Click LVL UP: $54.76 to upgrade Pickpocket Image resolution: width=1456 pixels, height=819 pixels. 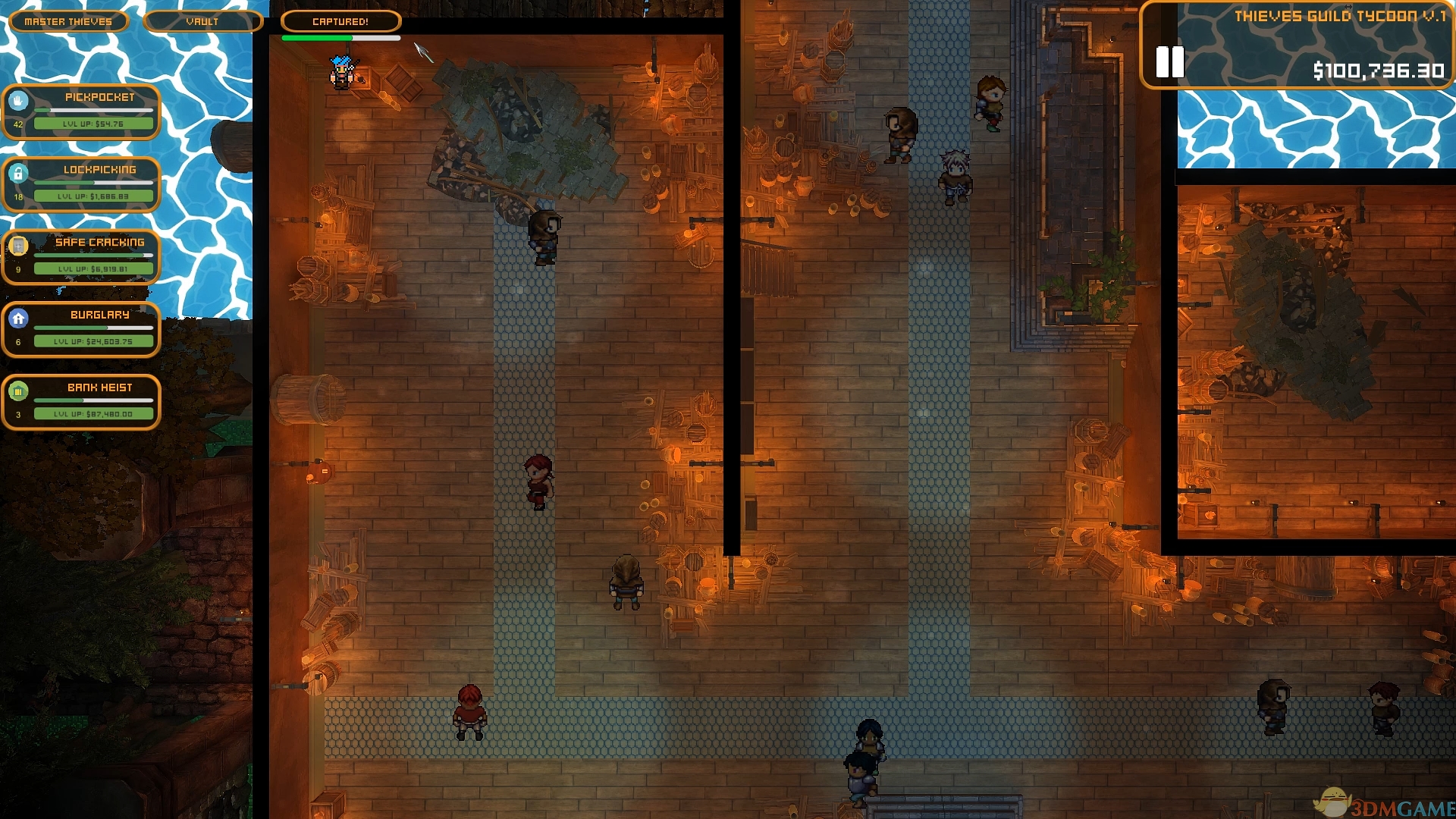pos(93,123)
